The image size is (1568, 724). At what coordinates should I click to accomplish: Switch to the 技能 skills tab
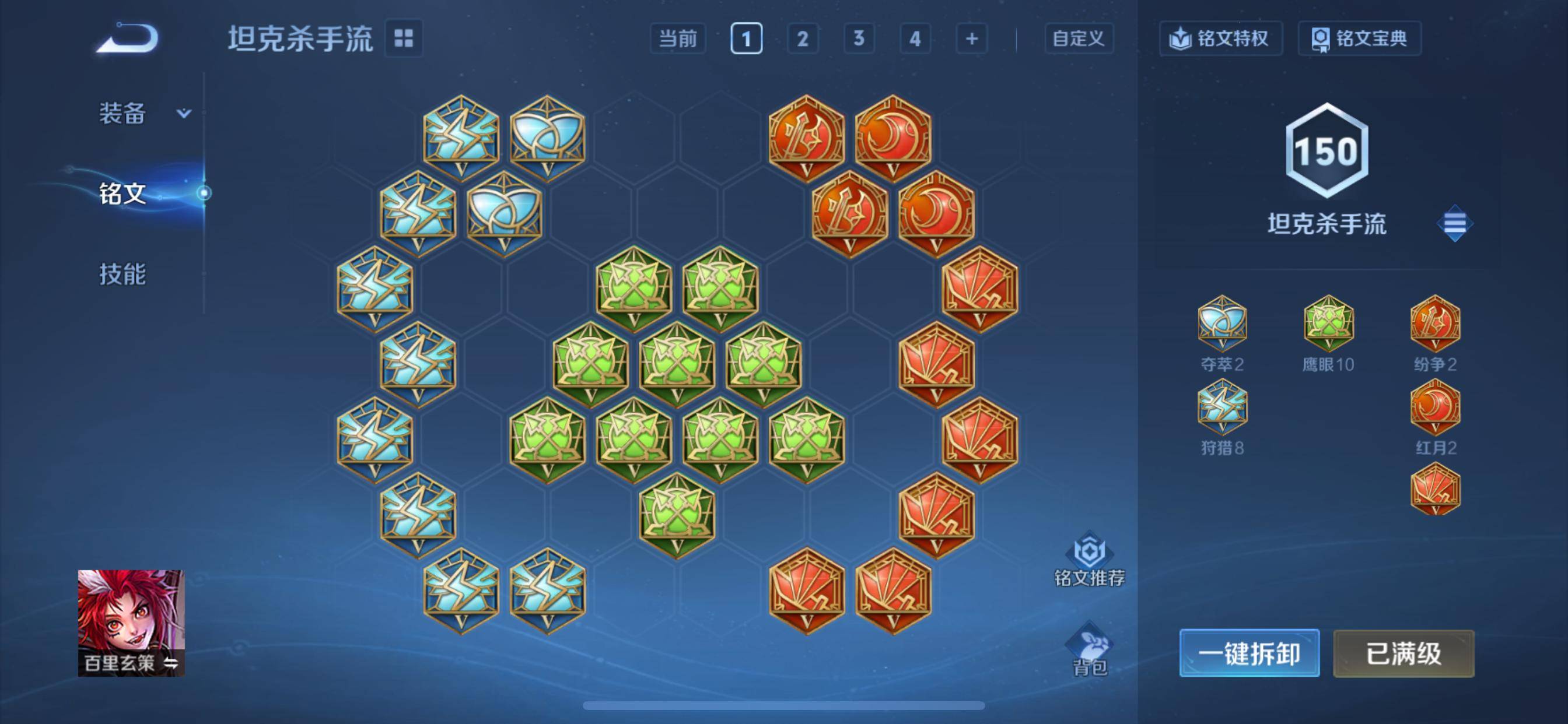(x=123, y=274)
